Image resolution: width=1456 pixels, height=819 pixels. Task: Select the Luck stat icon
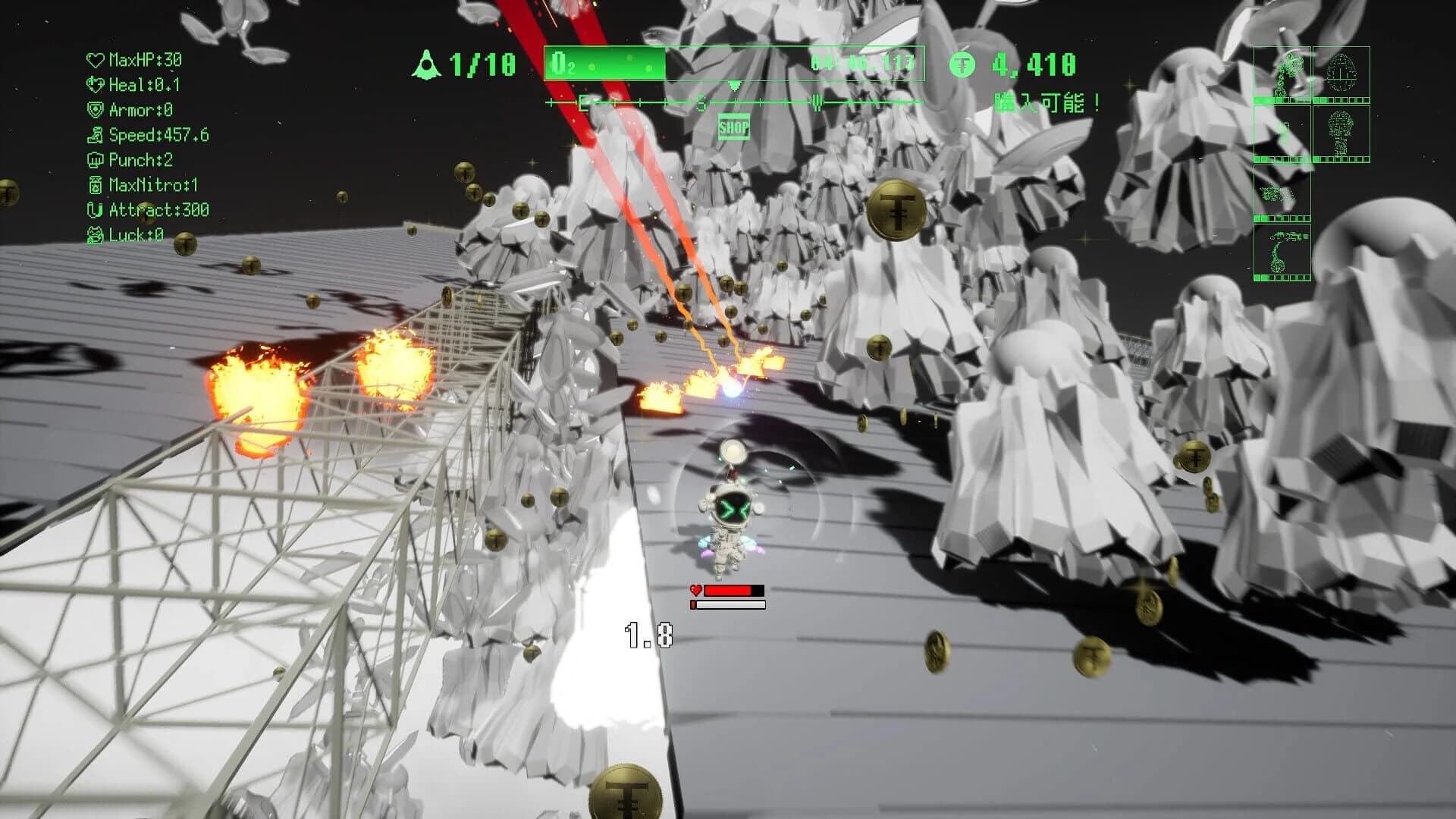95,236
